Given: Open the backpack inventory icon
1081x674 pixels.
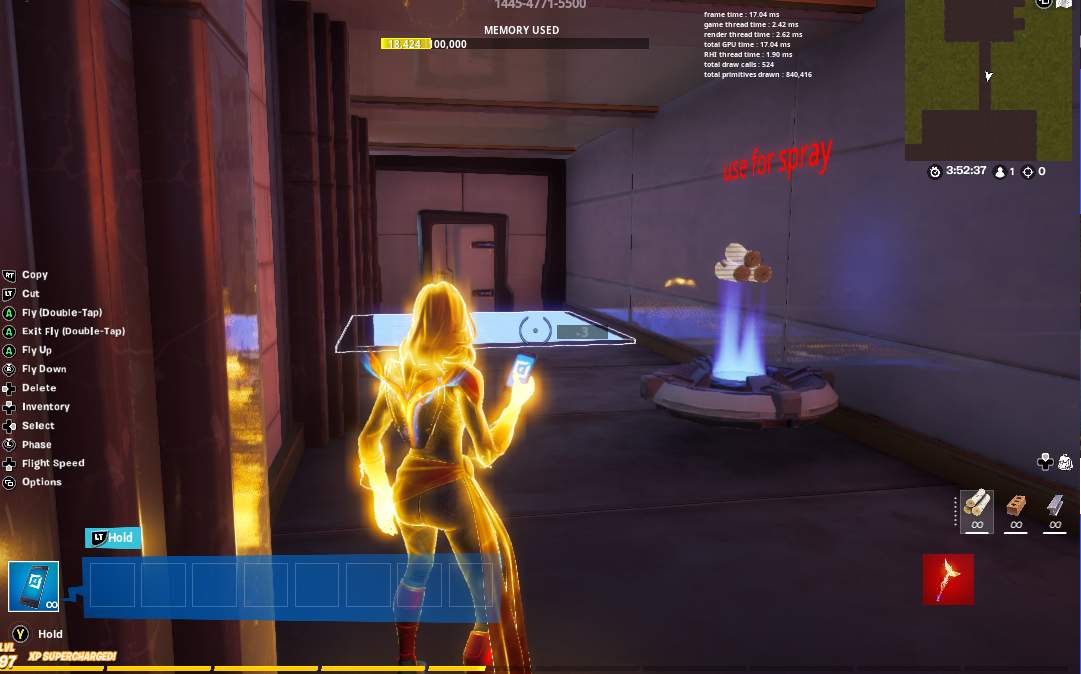Looking at the screenshot, I should (x=1065, y=462).
